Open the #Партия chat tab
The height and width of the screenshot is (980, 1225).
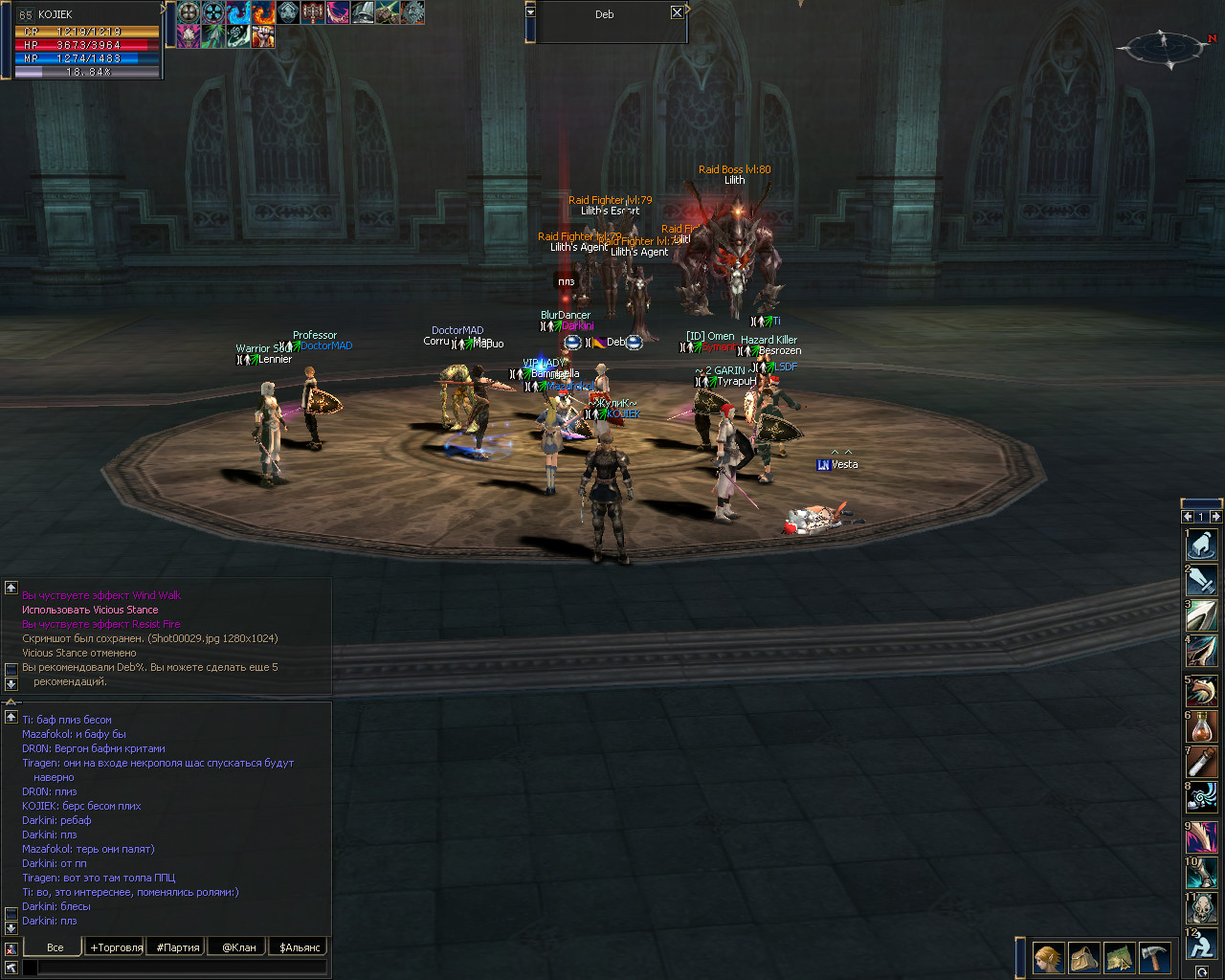pyautogui.click(x=178, y=947)
